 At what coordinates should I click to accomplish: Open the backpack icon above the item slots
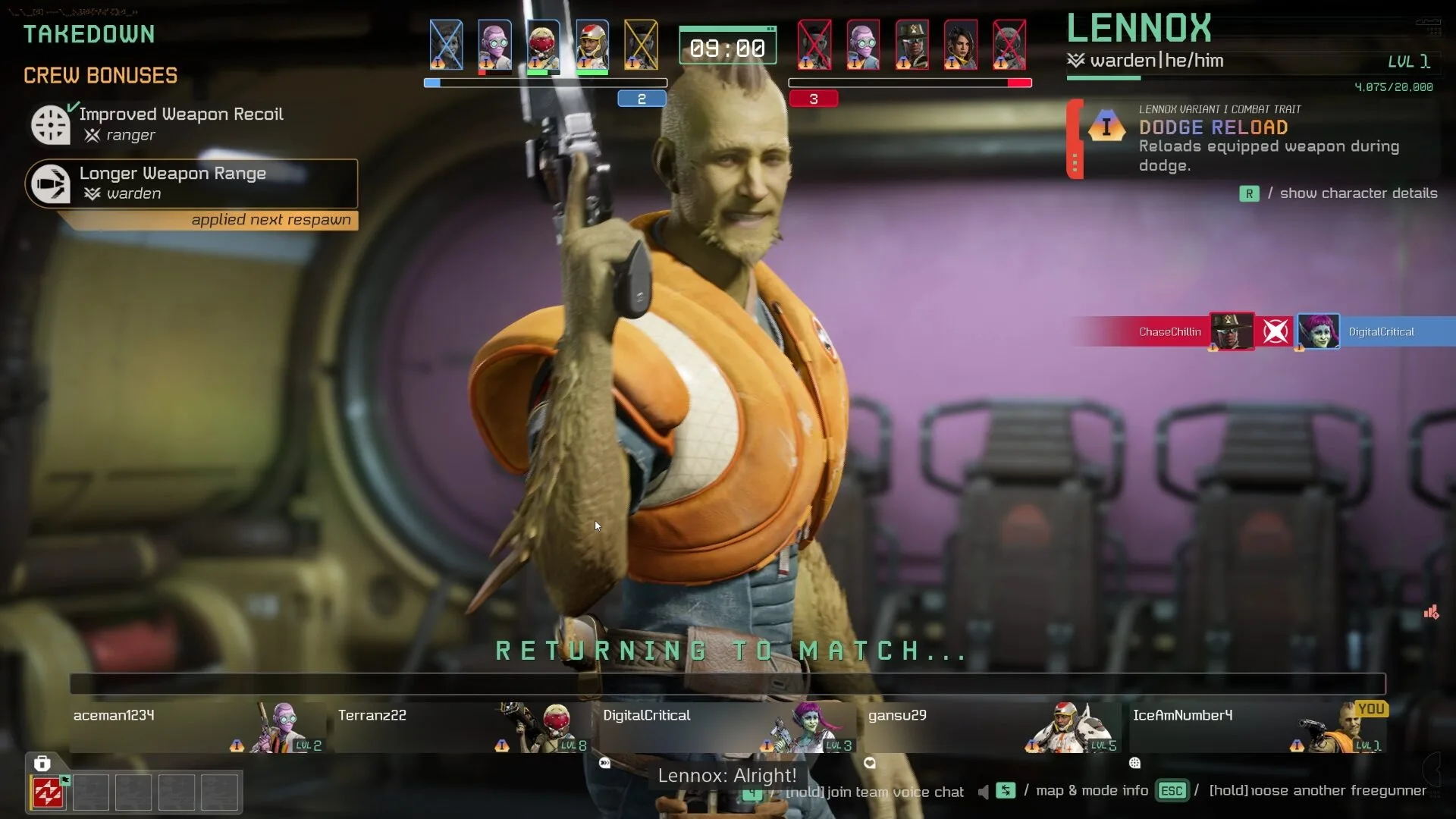pos(42,764)
